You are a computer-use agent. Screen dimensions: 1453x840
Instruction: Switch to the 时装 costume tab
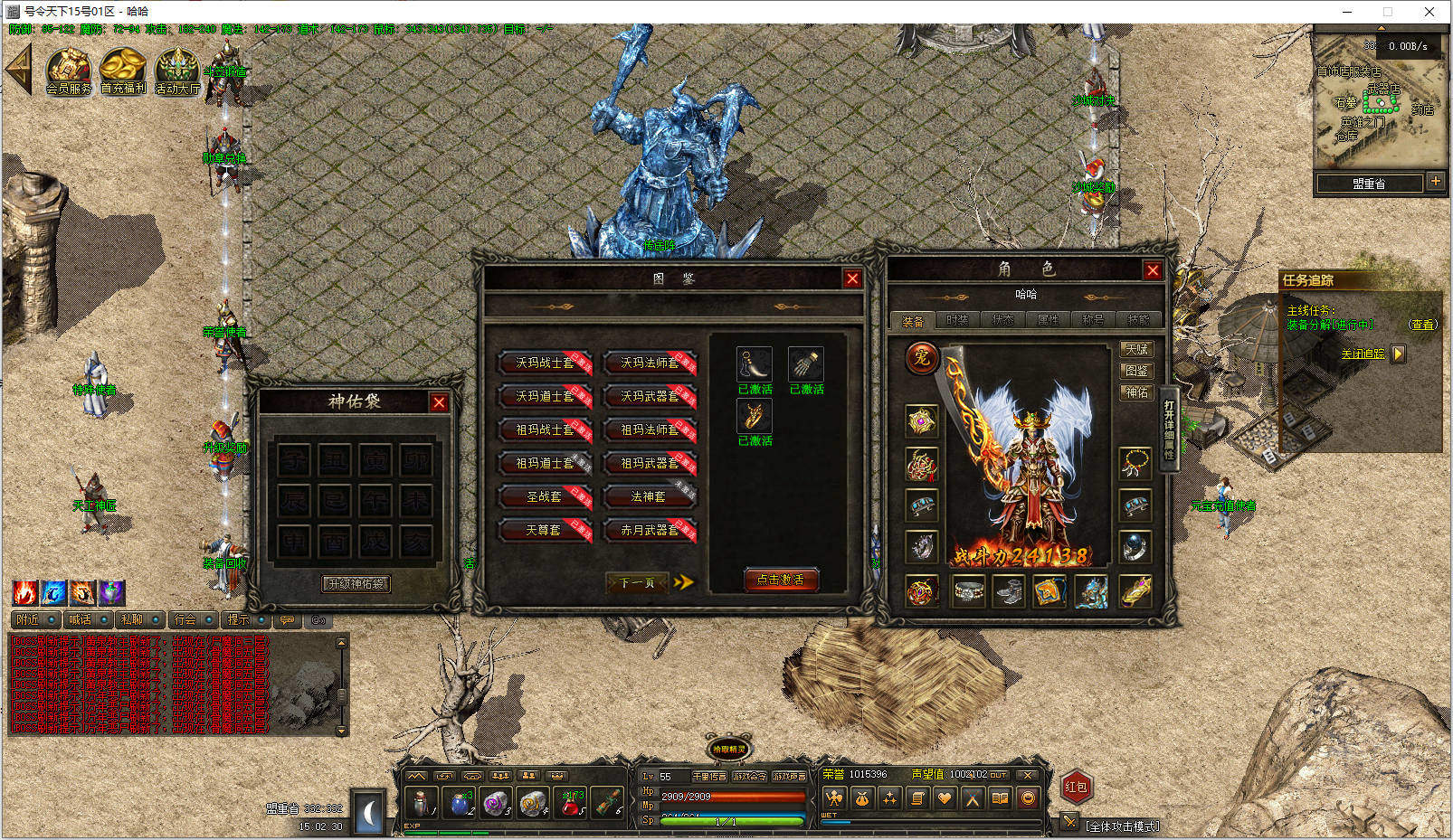957,320
